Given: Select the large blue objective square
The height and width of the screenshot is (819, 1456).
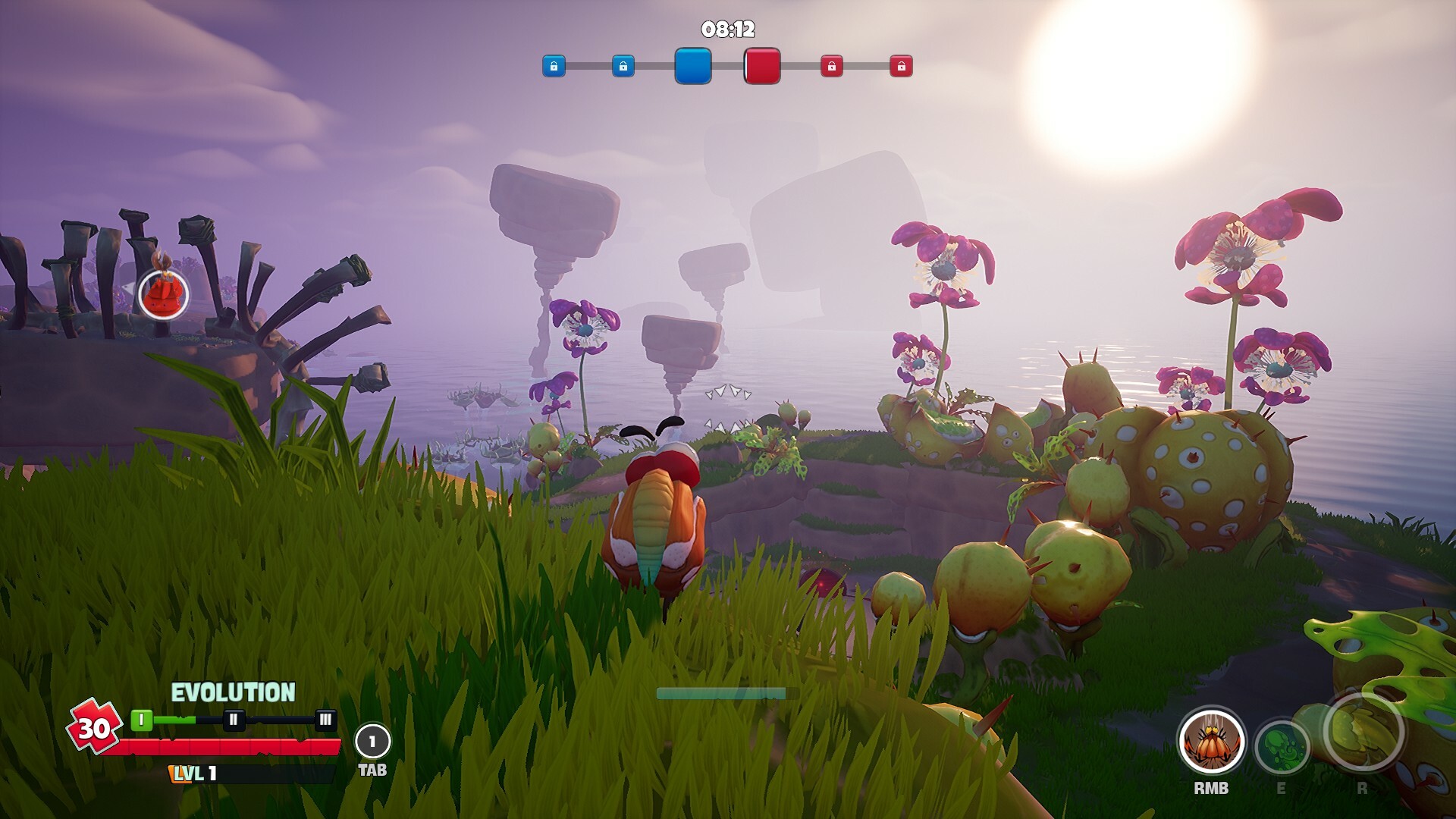Looking at the screenshot, I should (693, 66).
